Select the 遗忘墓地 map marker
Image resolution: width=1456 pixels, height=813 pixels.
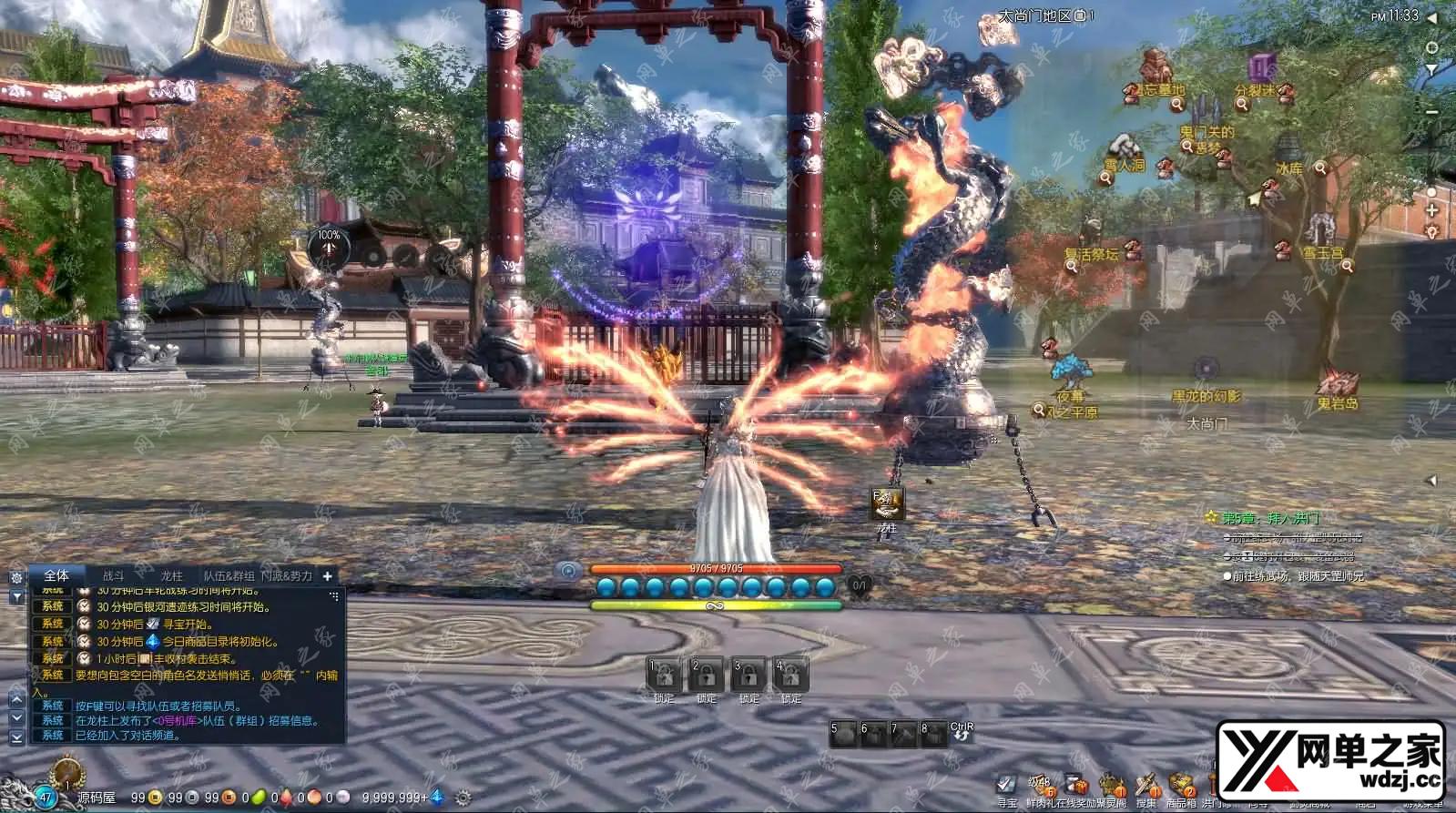pyautogui.click(x=1157, y=89)
